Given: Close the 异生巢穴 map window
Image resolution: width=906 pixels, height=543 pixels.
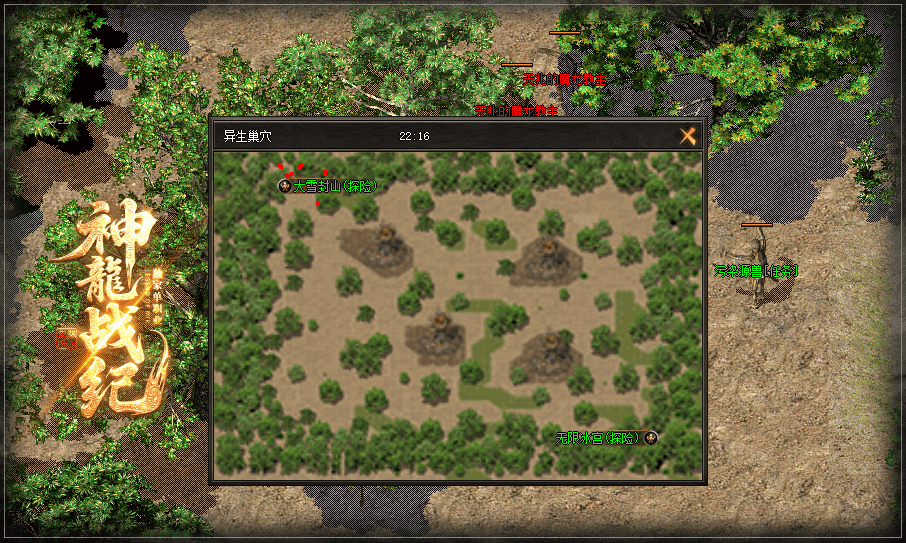Looking at the screenshot, I should pyautogui.click(x=688, y=137).
